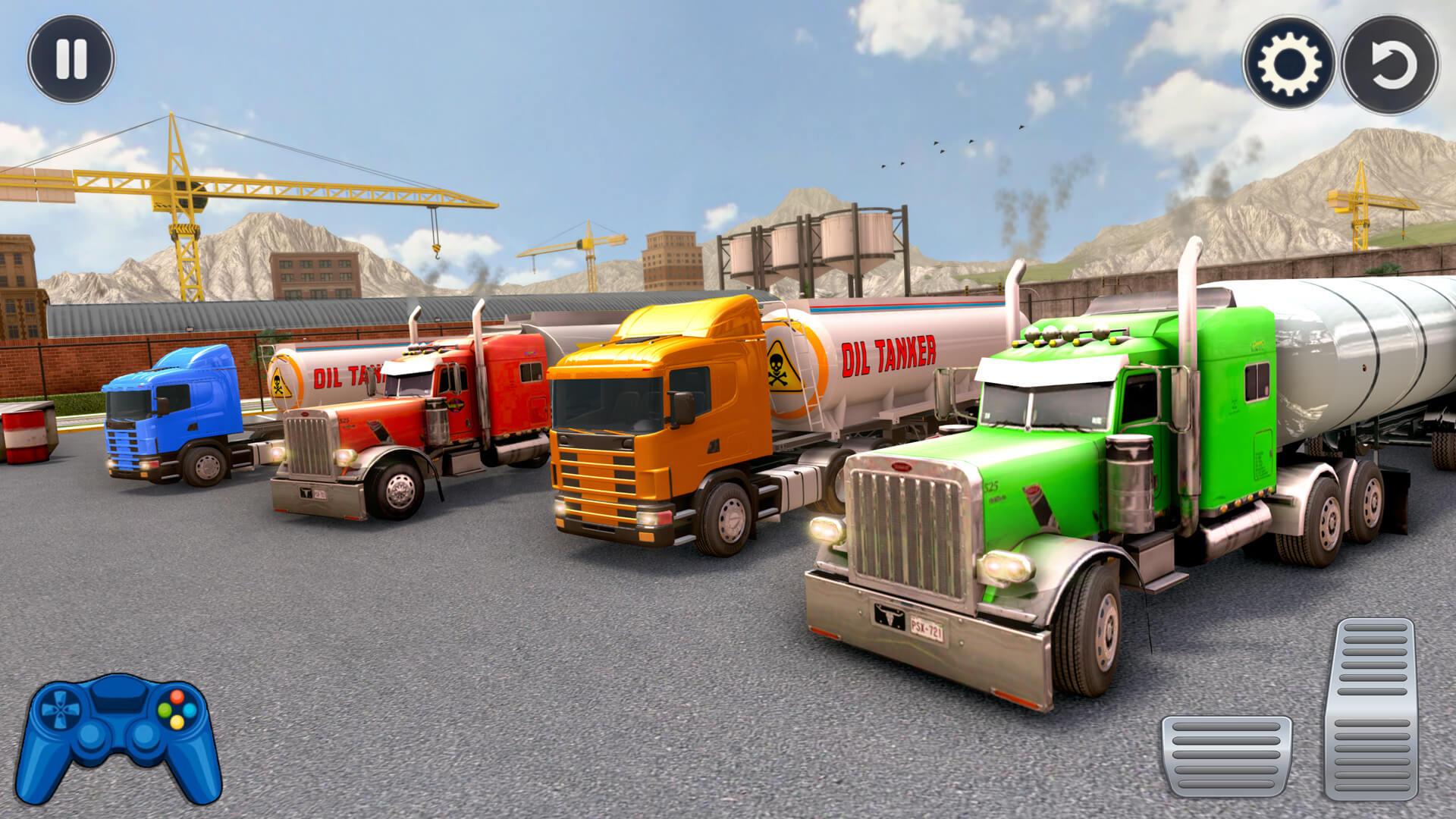Click the circular arrow restart button
This screenshot has width=1456, height=819.
(1389, 64)
